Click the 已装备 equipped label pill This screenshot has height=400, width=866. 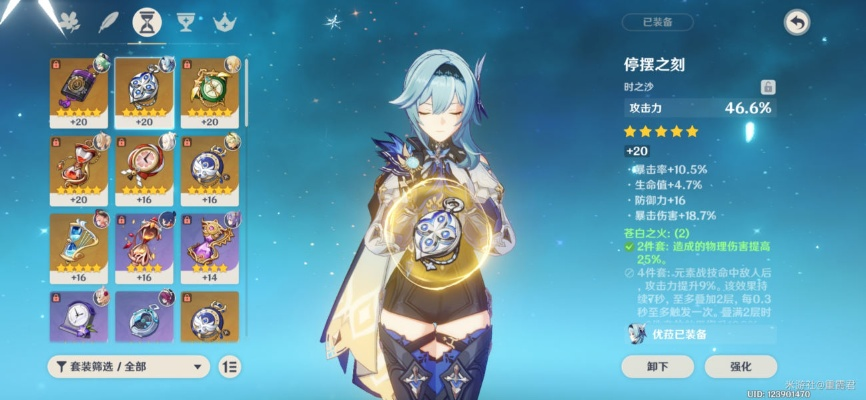pyautogui.click(x=656, y=22)
